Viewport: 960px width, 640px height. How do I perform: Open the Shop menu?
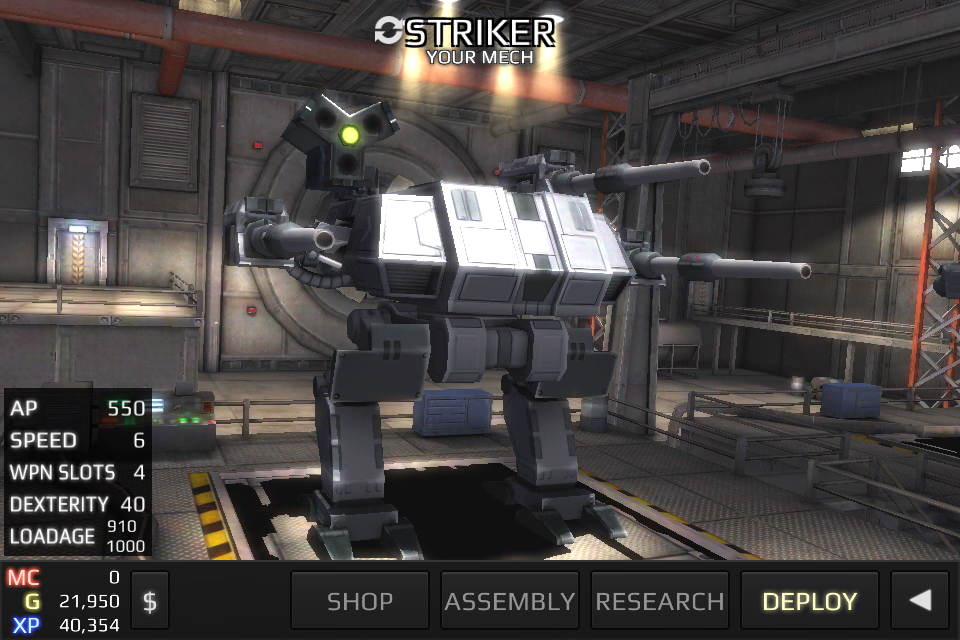coord(360,601)
